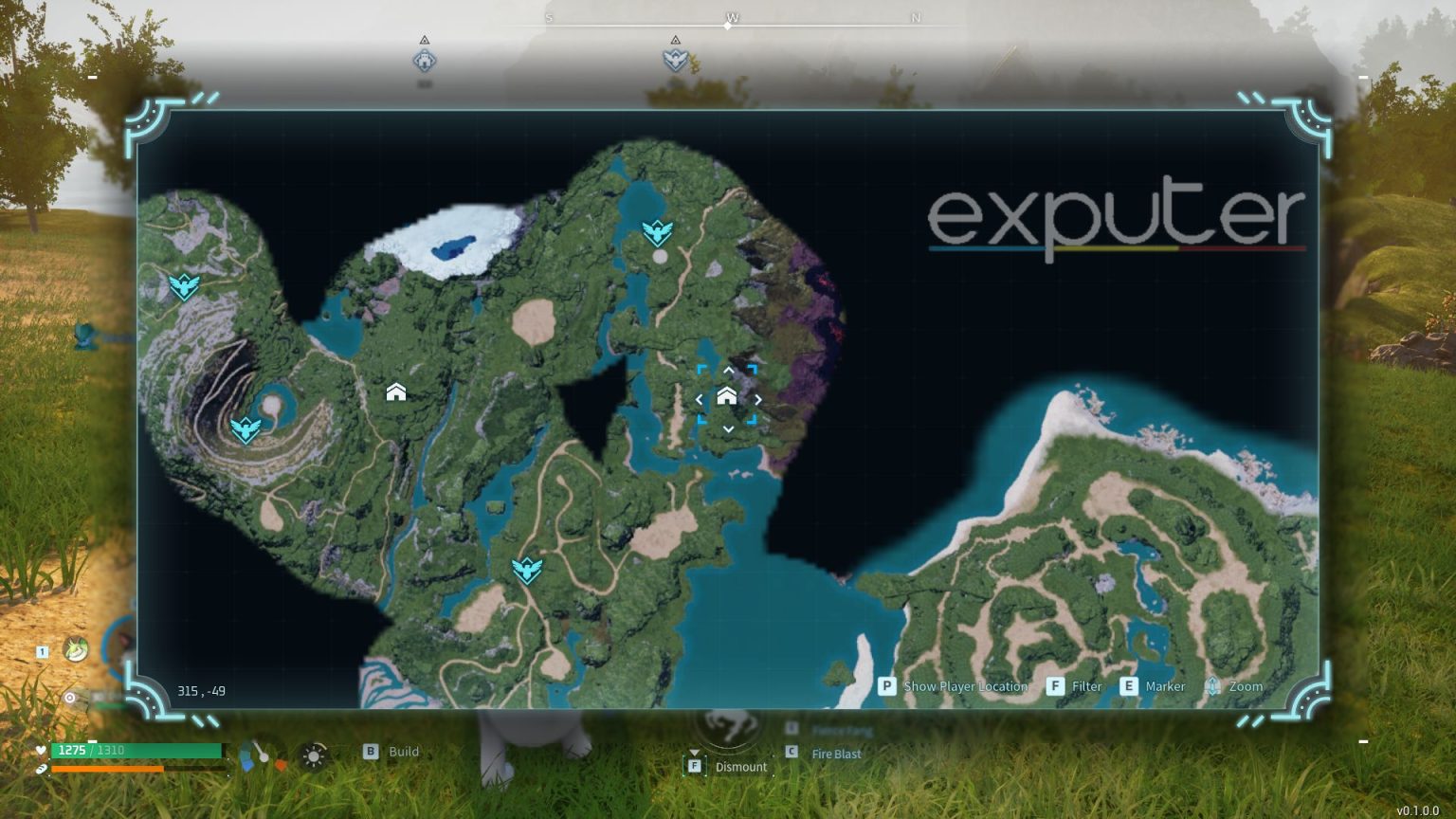This screenshot has height=819, width=1456.
Task: Click the Fierce Fang skill icon
Action: point(792,729)
